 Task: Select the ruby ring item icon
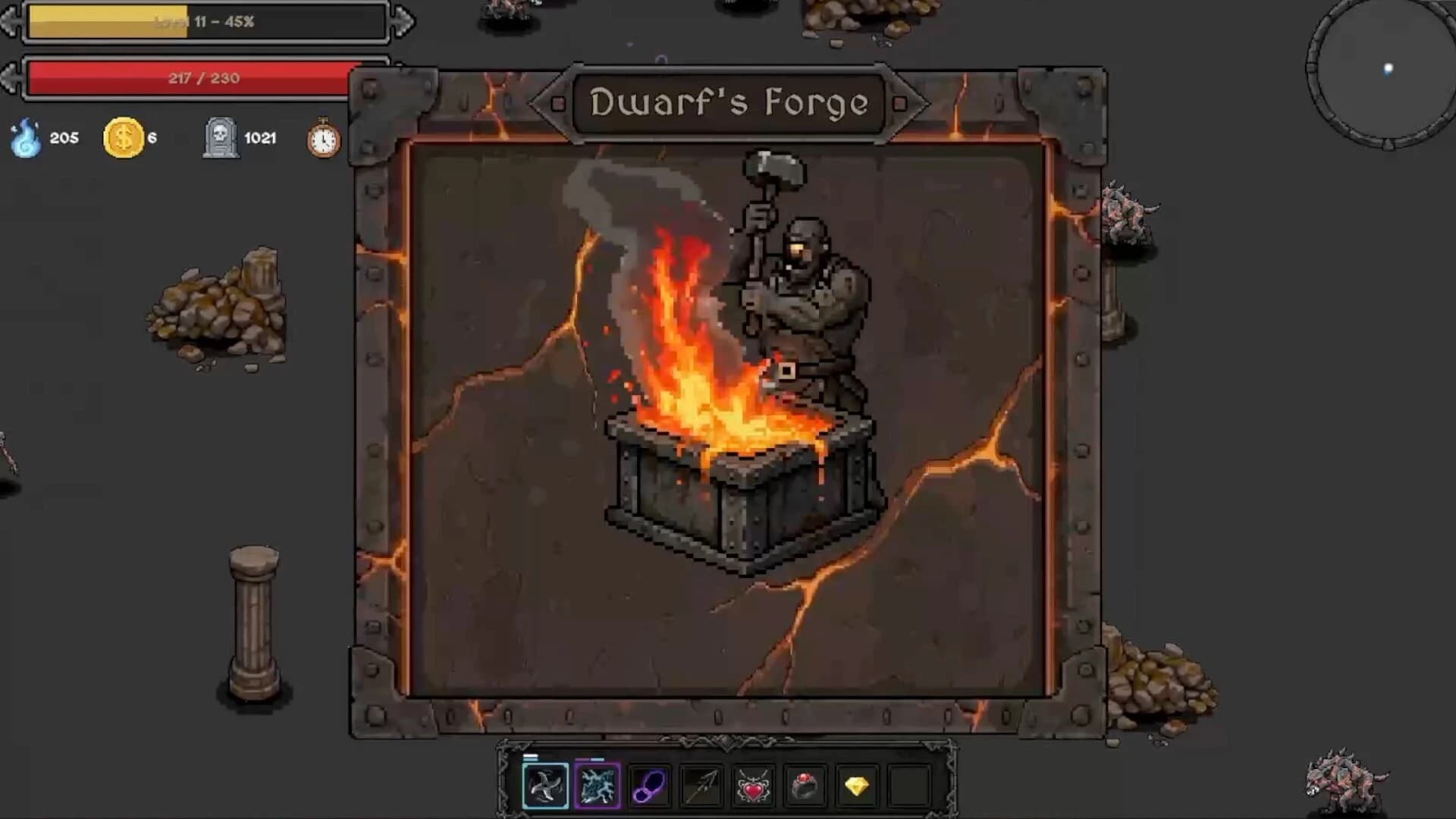point(806,785)
